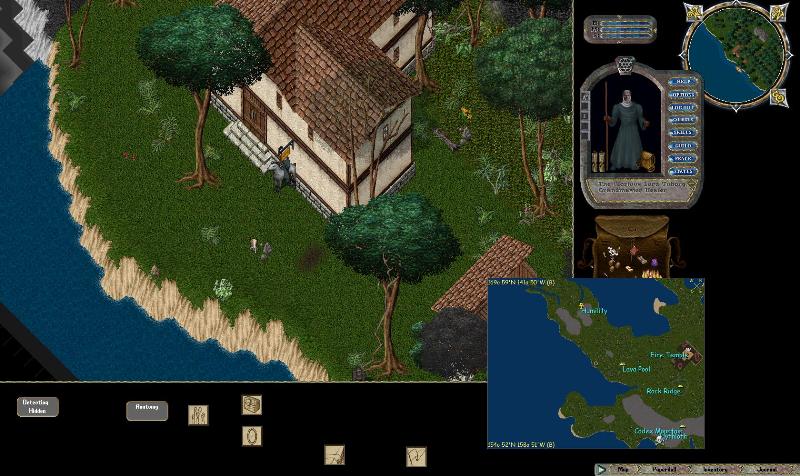
Task: Open Options from the paperdoll
Action: click(682, 94)
